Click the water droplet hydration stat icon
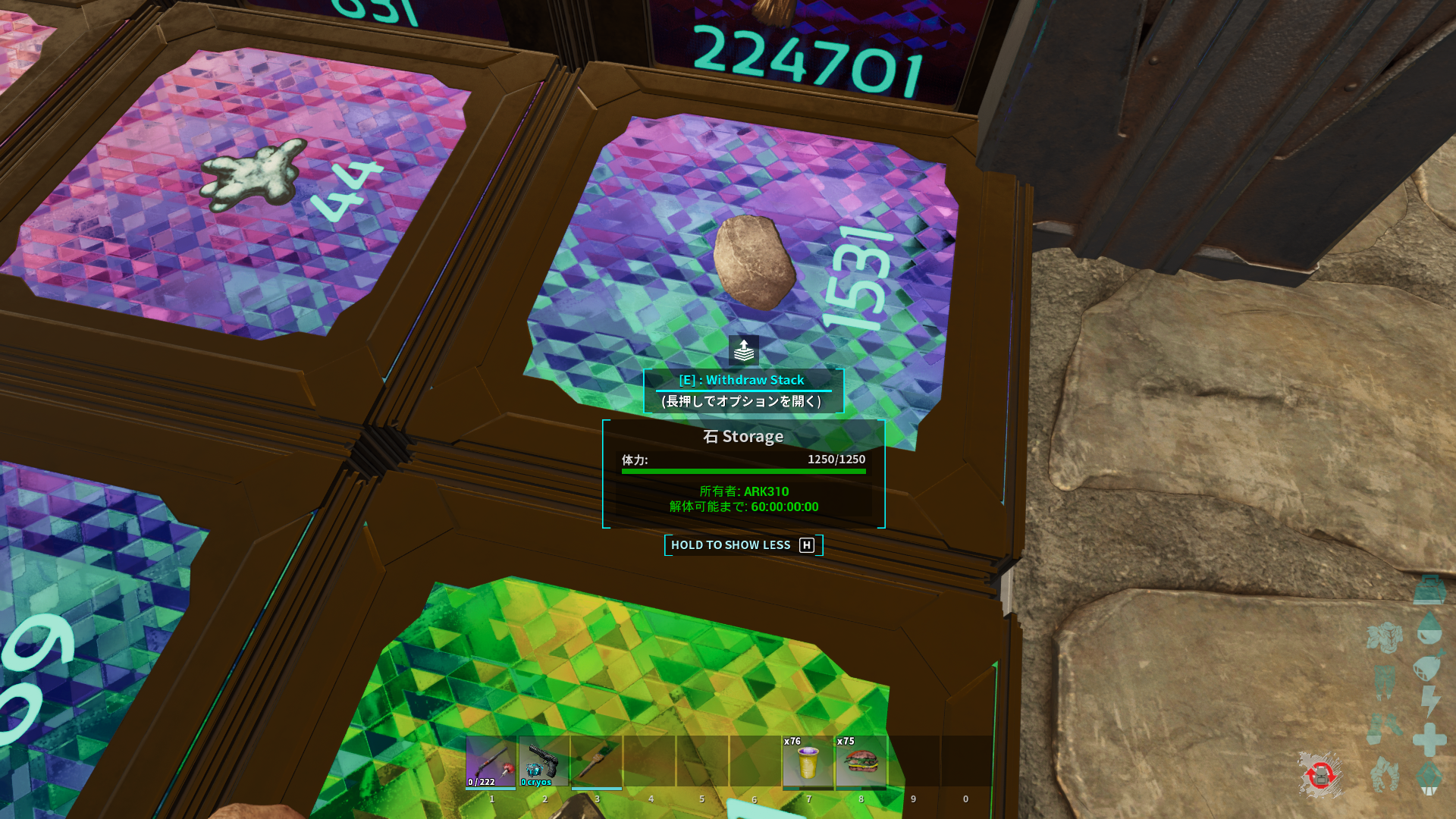This screenshot has width=1456, height=819. coord(1430,628)
